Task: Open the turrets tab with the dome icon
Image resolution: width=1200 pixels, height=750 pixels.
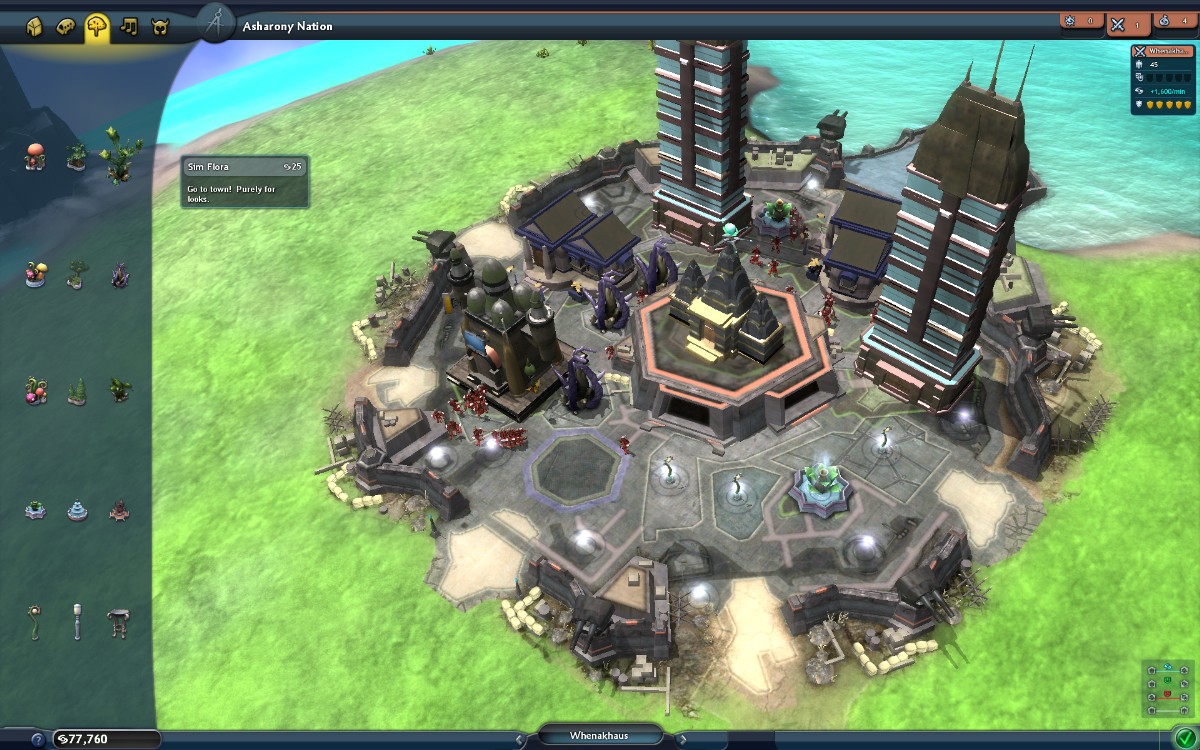Action: click(x=65, y=27)
